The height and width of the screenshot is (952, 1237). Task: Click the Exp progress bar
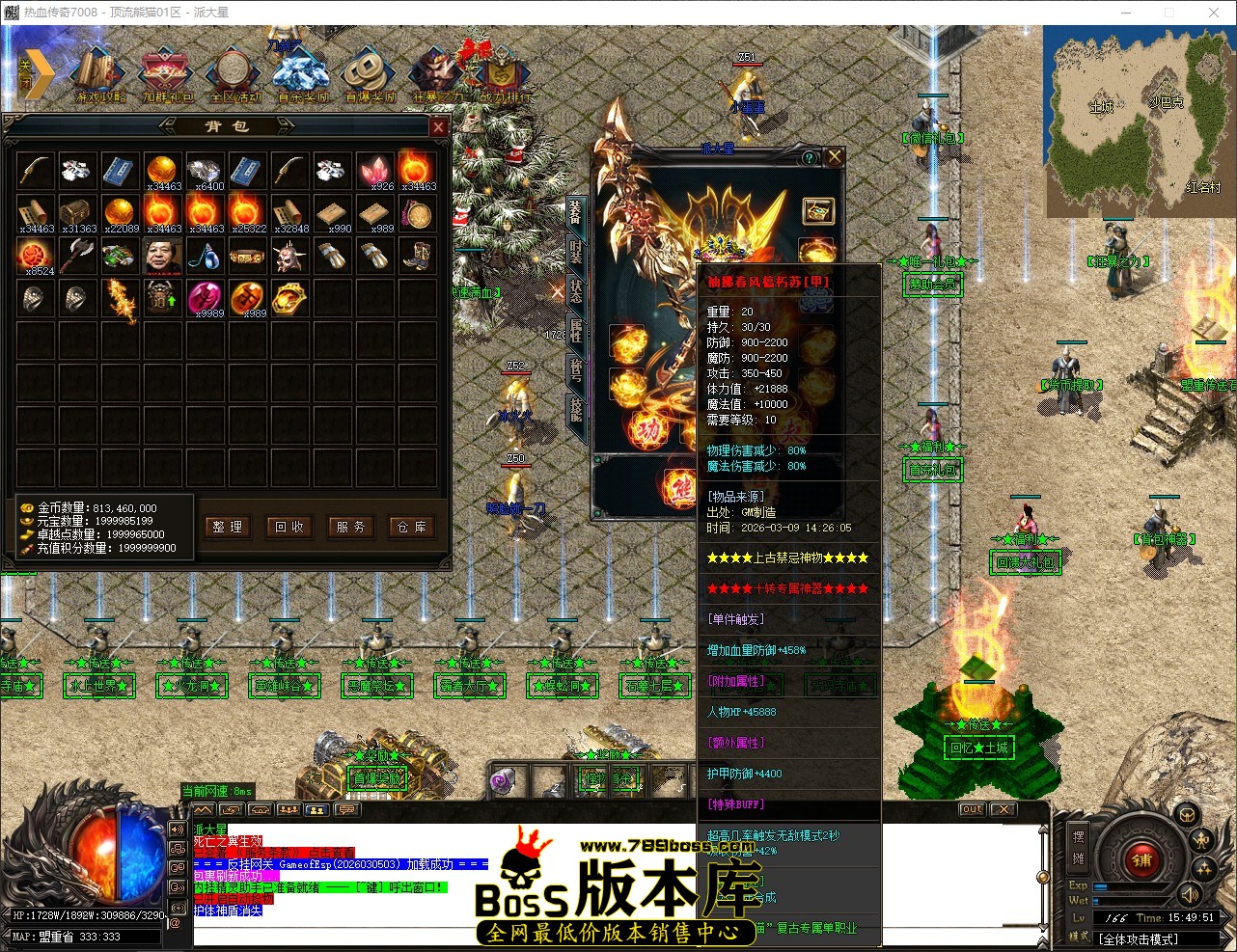point(1128,886)
